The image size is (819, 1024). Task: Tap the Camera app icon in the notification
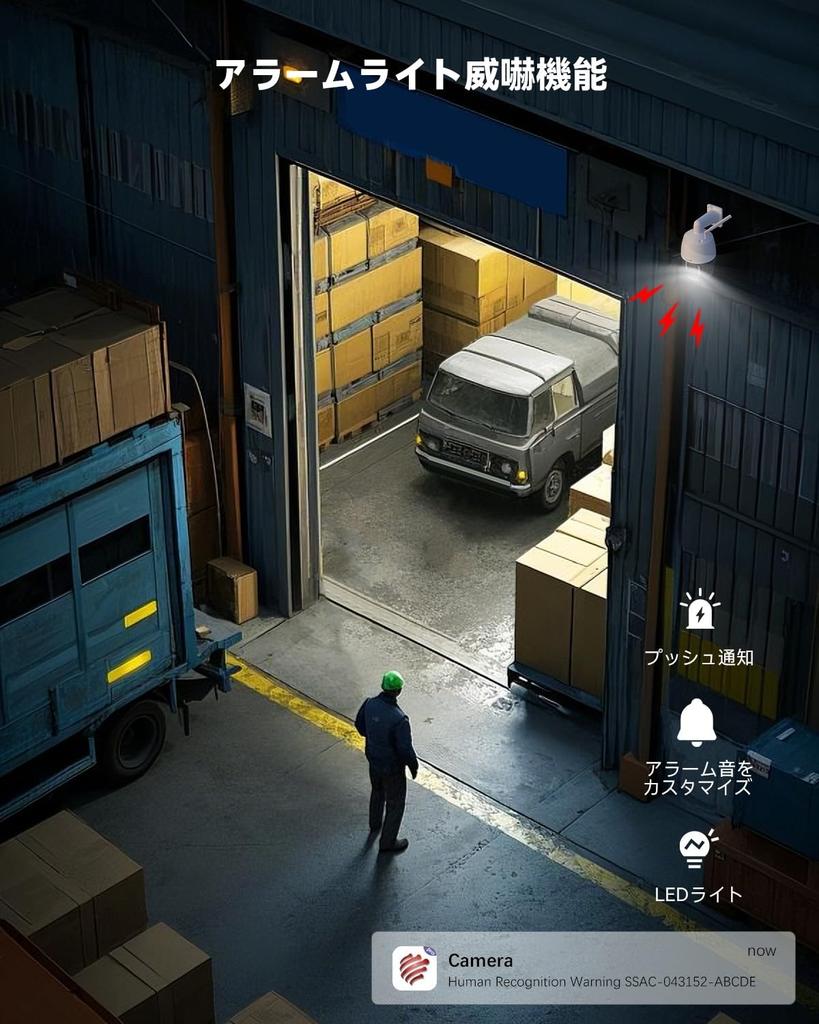pyautogui.click(x=414, y=968)
